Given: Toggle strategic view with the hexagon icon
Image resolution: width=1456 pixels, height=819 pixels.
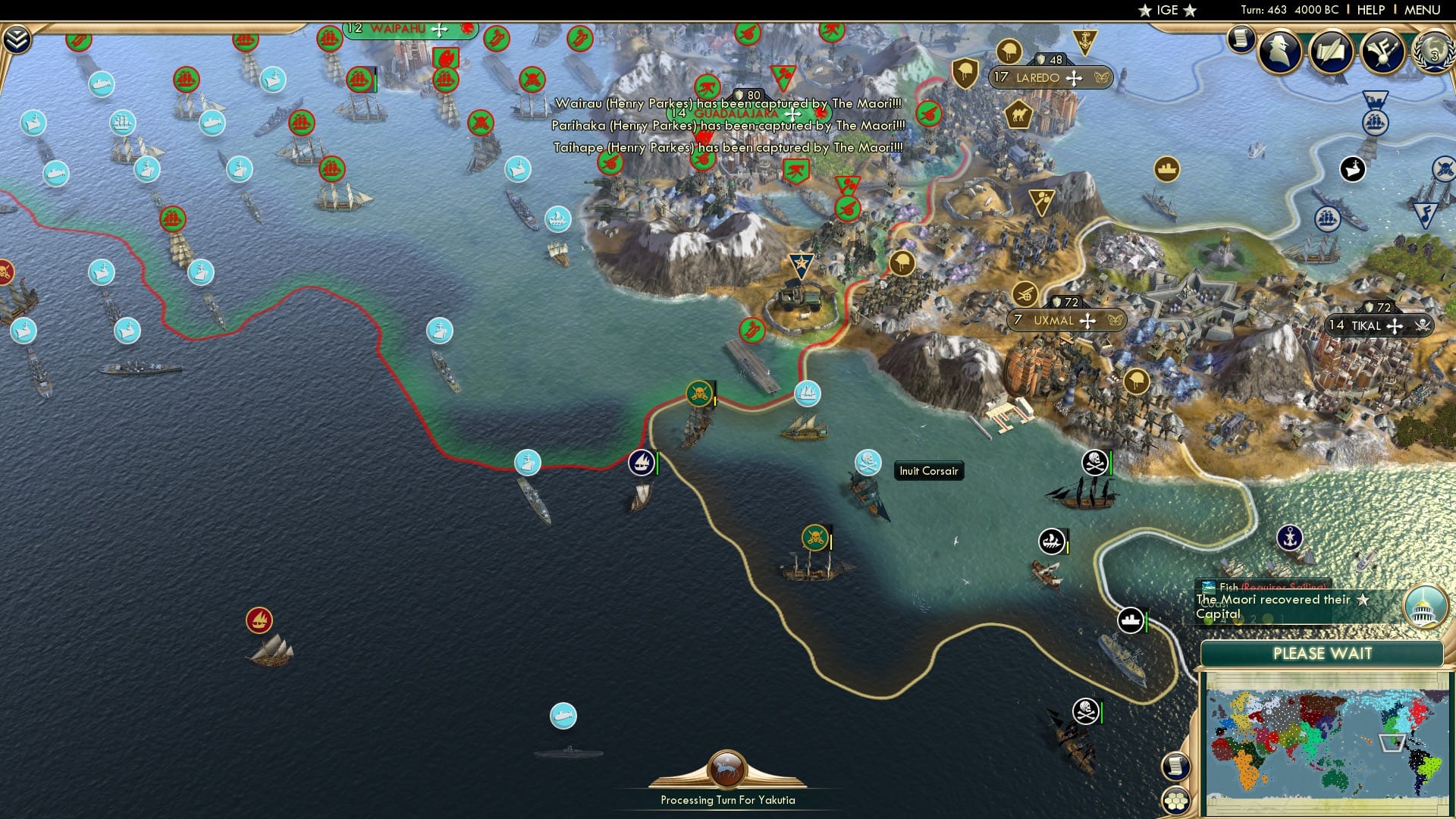Looking at the screenshot, I should [1175, 801].
